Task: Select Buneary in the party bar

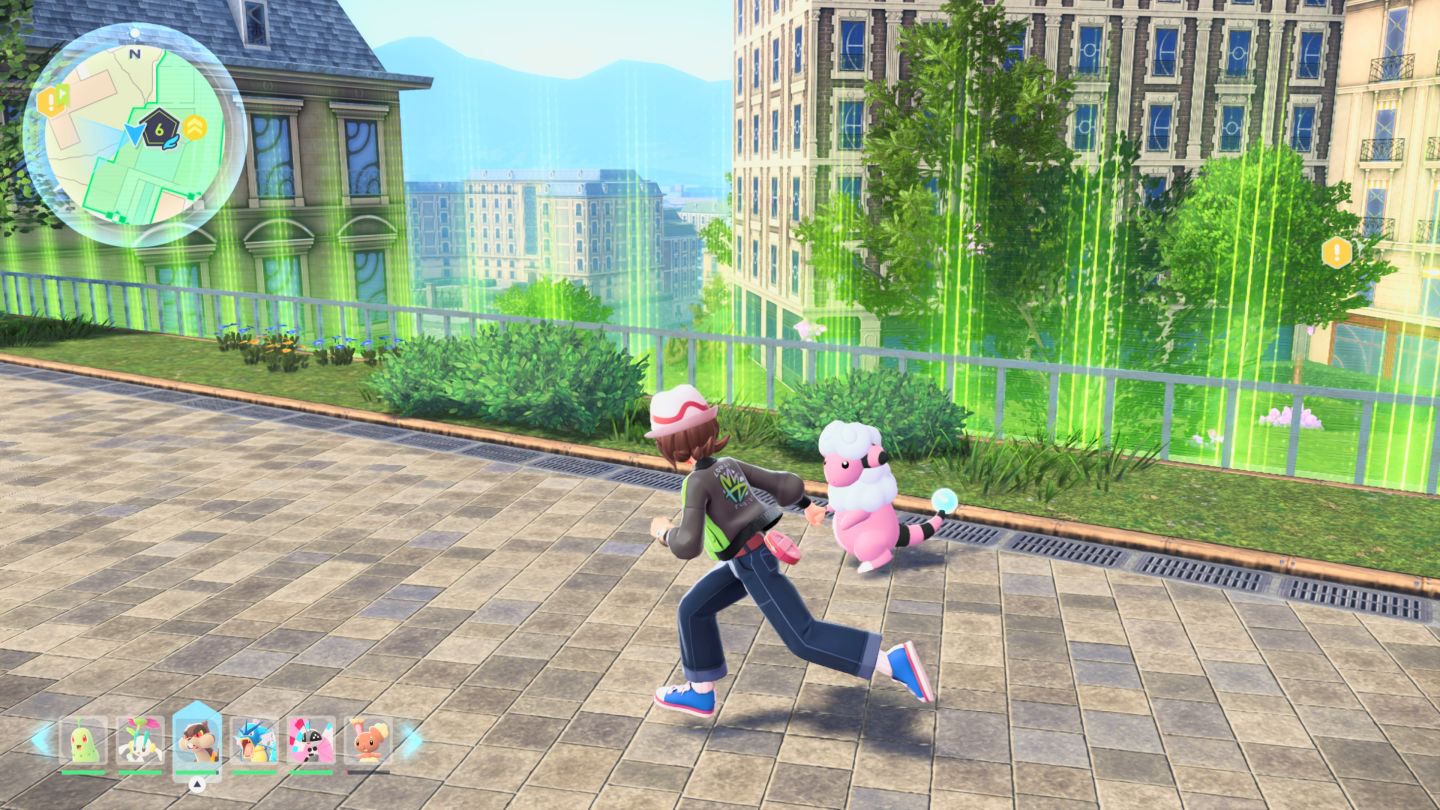Action: [368, 741]
